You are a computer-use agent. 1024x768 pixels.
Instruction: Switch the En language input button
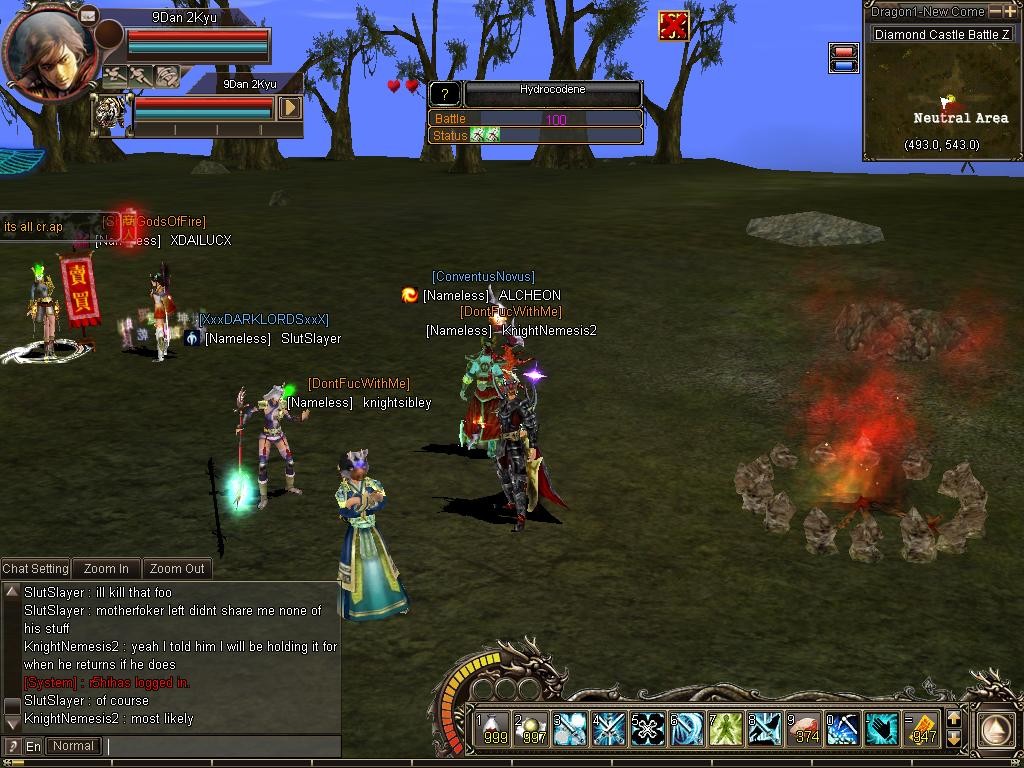[x=33, y=746]
